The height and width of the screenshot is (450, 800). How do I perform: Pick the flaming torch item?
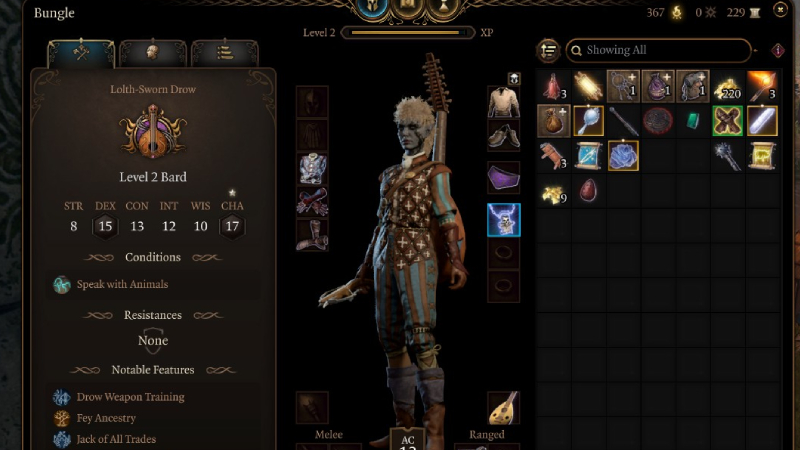[x=762, y=87]
